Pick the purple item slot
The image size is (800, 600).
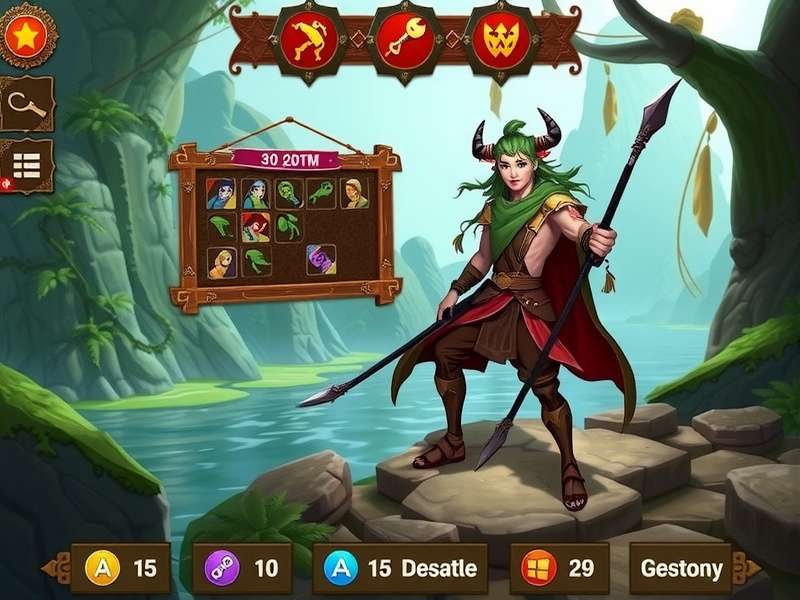click(x=322, y=259)
